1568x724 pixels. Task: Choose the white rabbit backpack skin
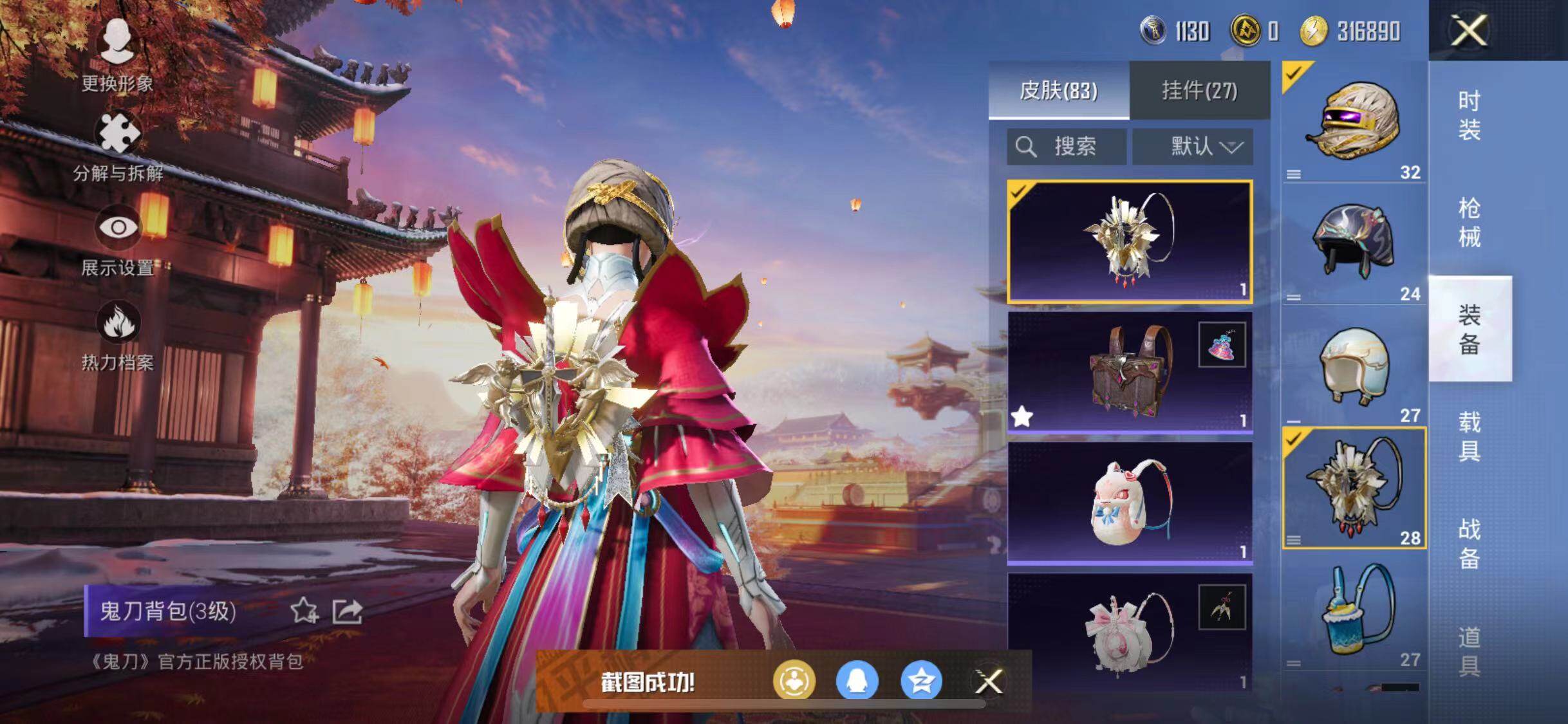[1130, 502]
